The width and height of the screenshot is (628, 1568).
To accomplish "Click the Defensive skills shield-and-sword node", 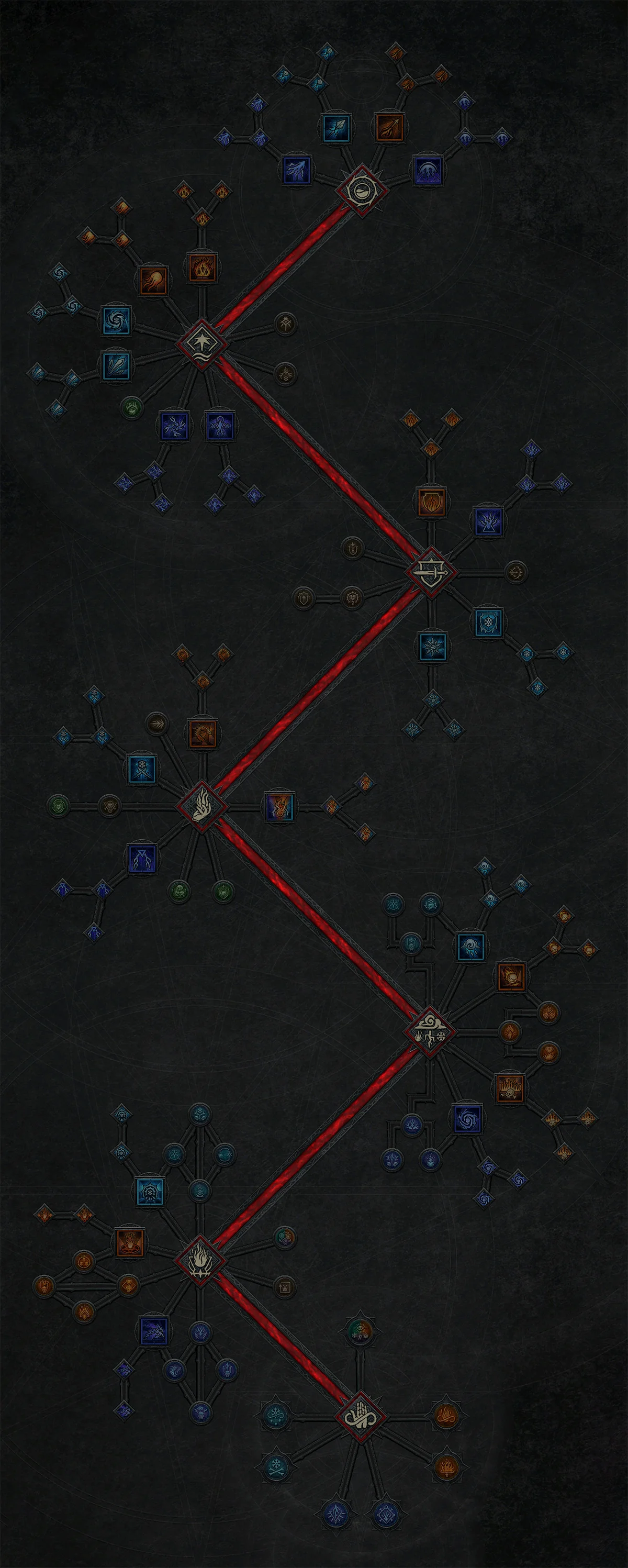I will [430, 572].
